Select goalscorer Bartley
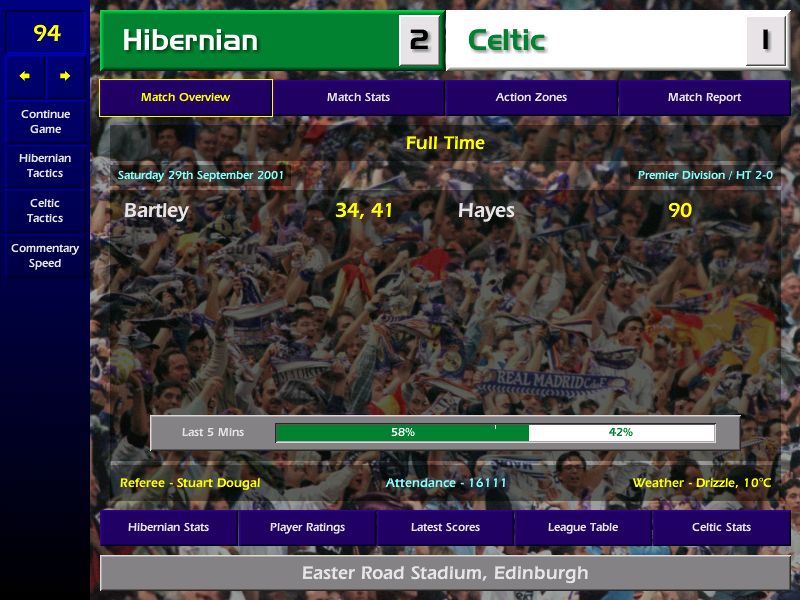The width and height of the screenshot is (800, 600). click(156, 211)
